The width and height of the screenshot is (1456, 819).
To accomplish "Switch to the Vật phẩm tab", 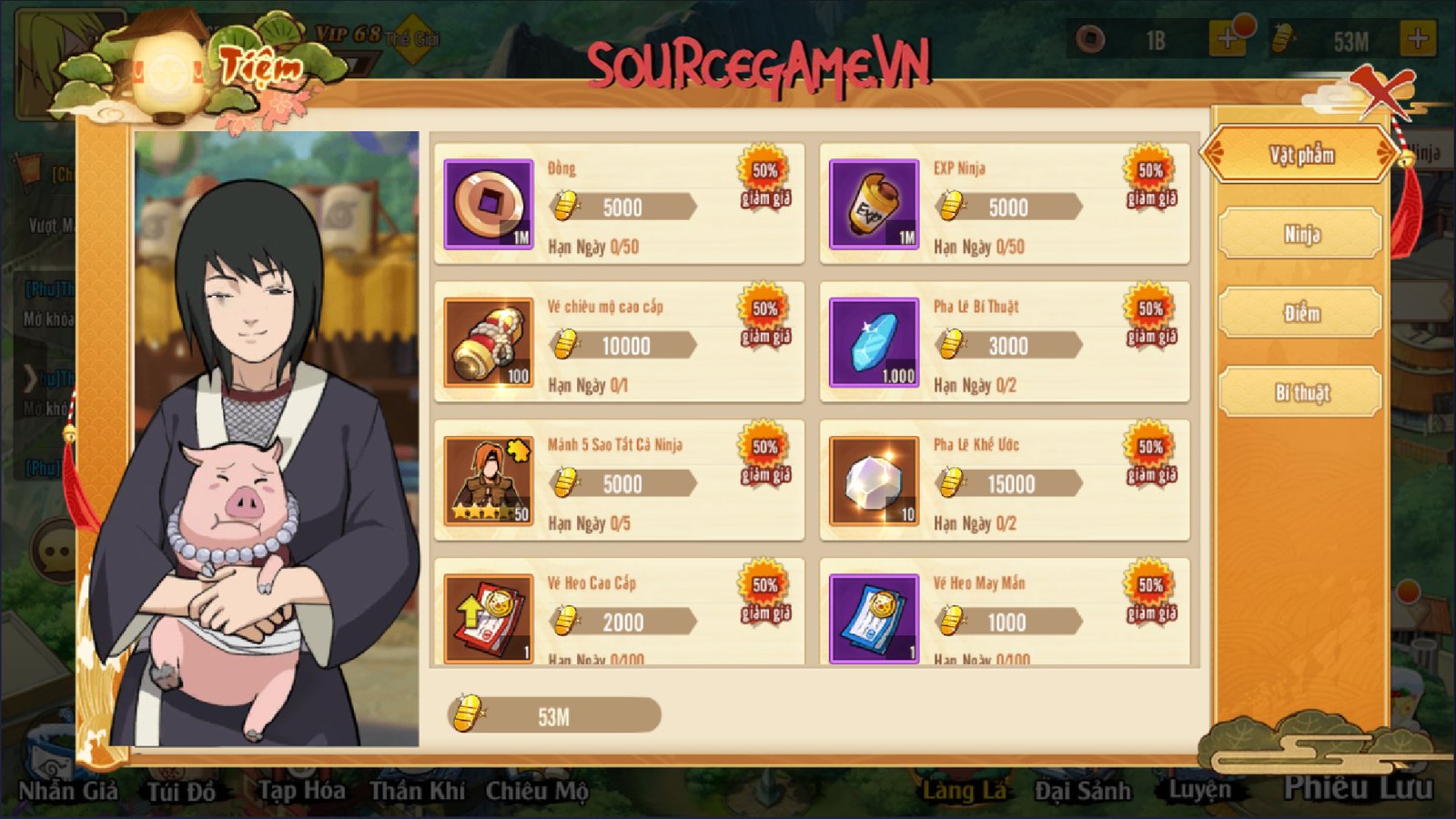I will [x=1301, y=155].
